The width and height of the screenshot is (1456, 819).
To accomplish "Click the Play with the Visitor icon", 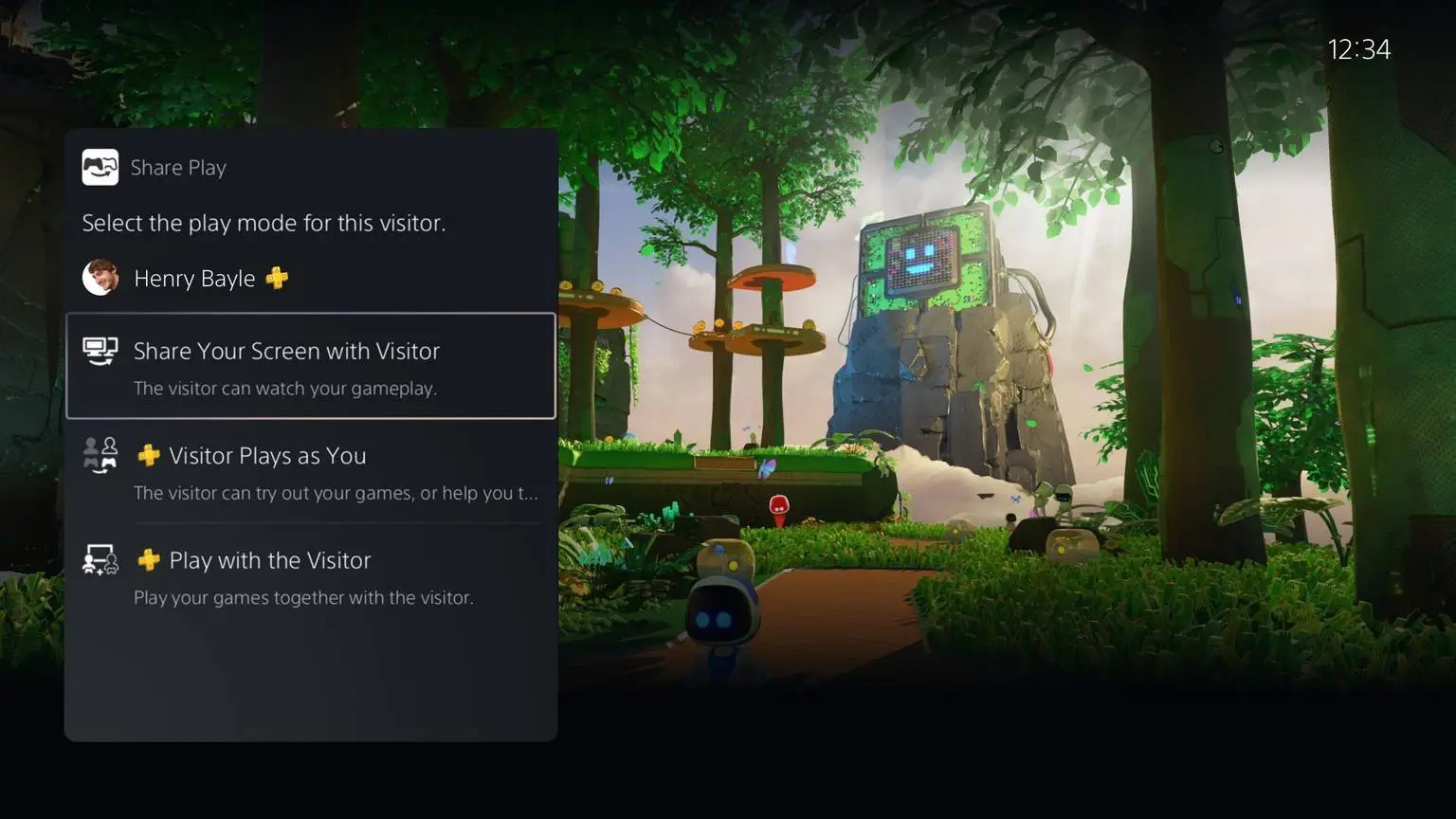I will coord(100,560).
